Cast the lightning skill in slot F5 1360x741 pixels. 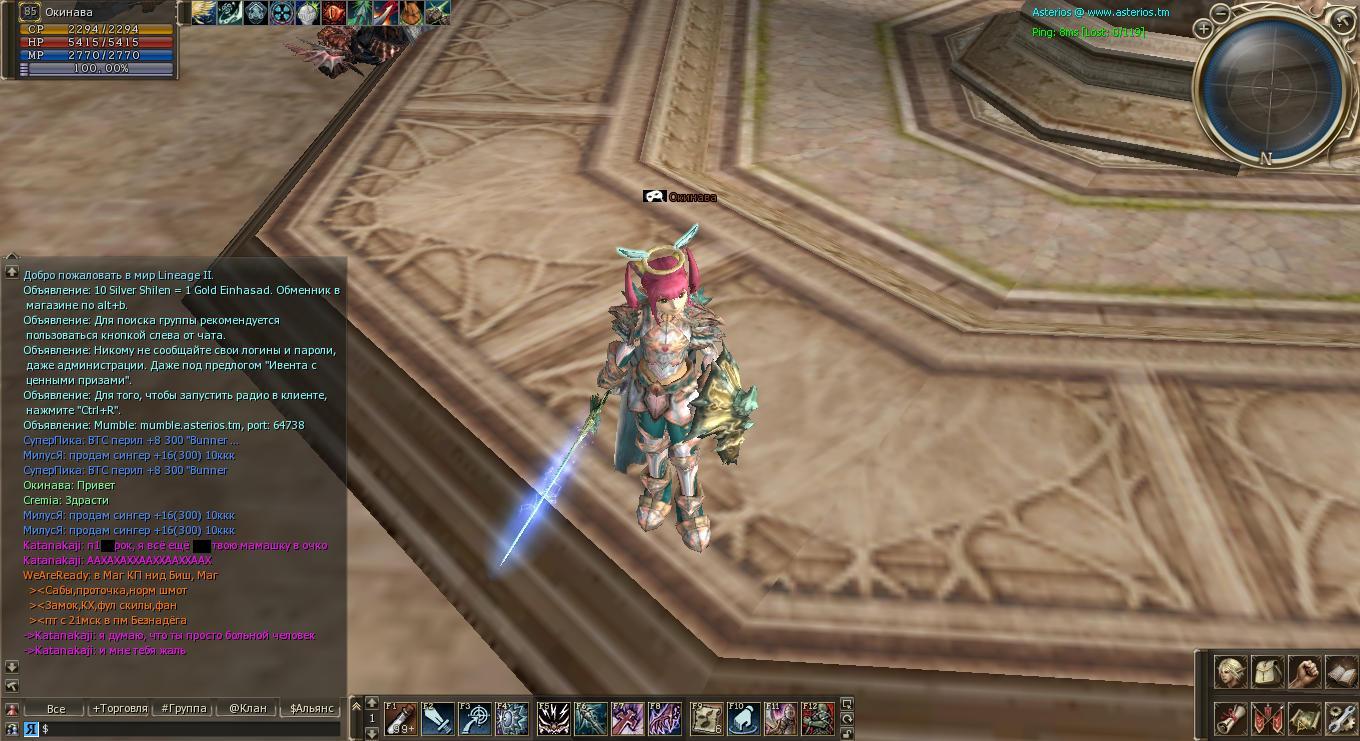554,718
